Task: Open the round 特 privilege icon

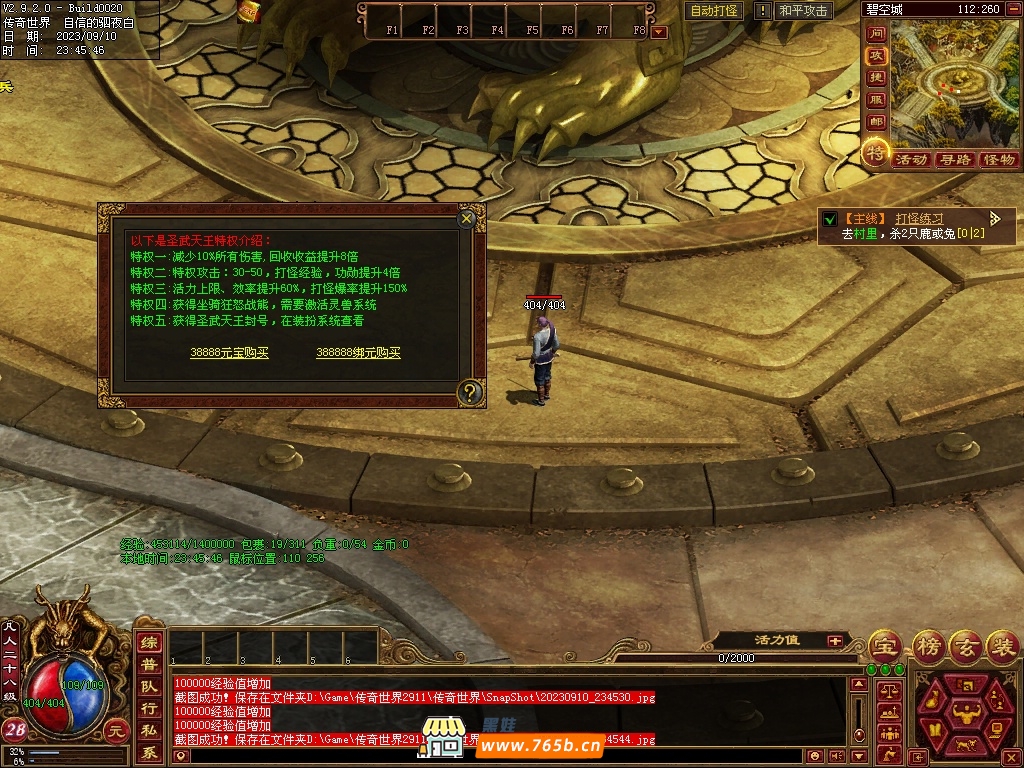Action: (x=875, y=153)
